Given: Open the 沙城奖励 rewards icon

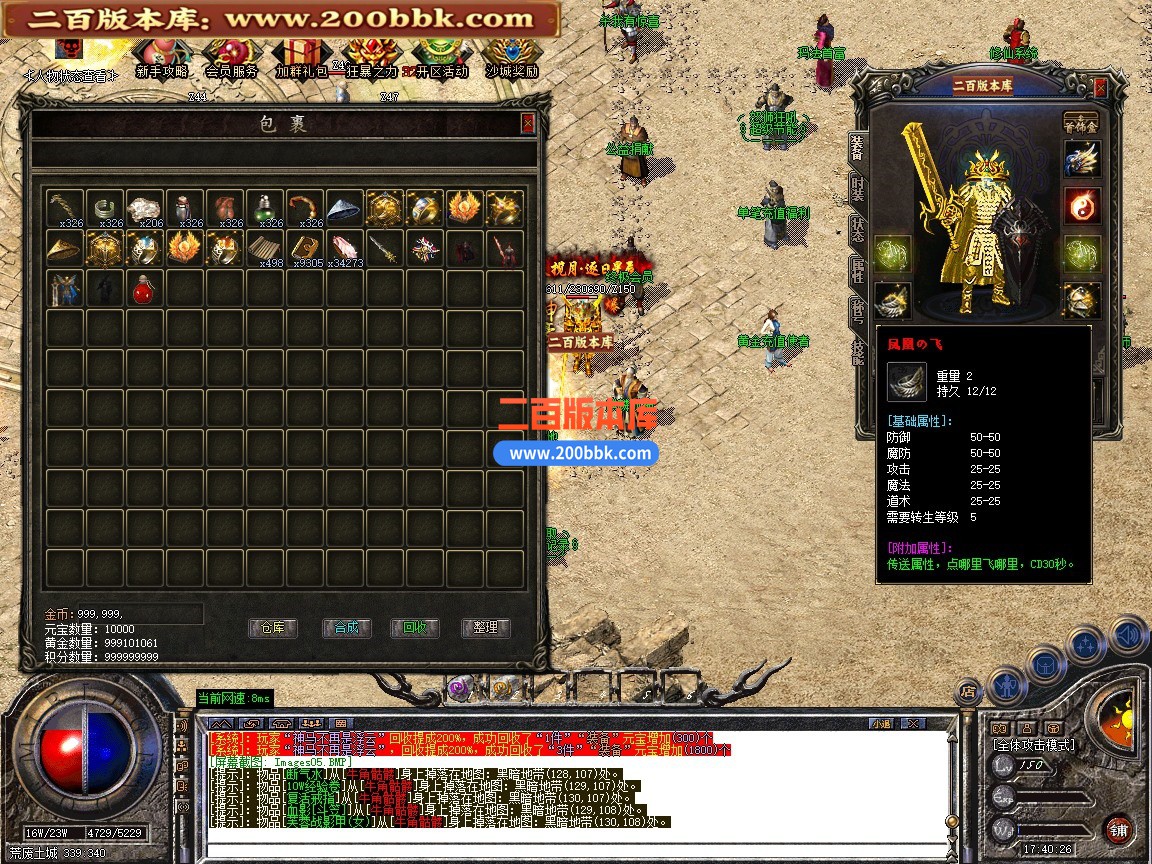Looking at the screenshot, I should pos(512,58).
